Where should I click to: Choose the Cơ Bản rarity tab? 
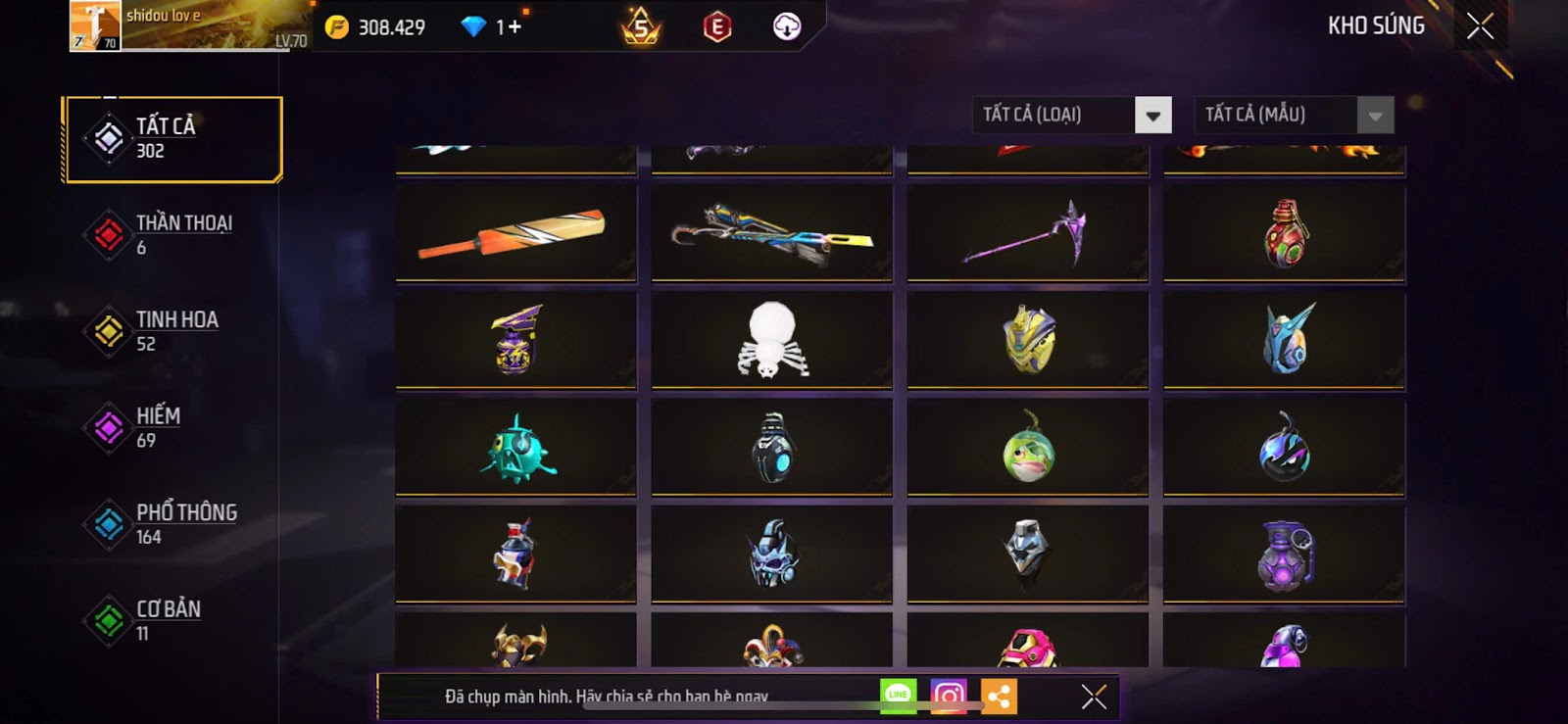tap(172, 620)
